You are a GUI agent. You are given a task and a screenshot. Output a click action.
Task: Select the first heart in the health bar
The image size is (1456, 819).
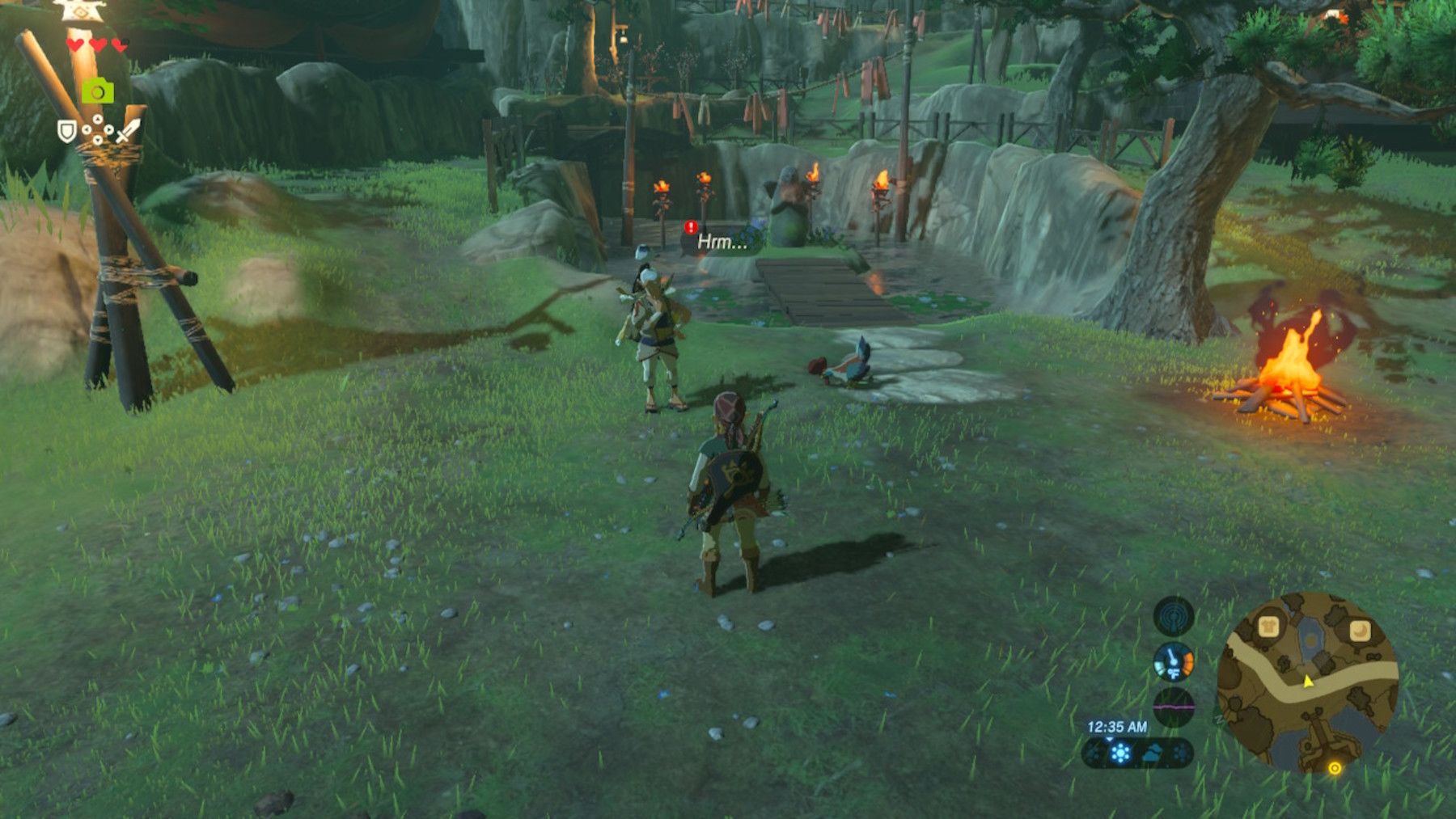click(75, 44)
